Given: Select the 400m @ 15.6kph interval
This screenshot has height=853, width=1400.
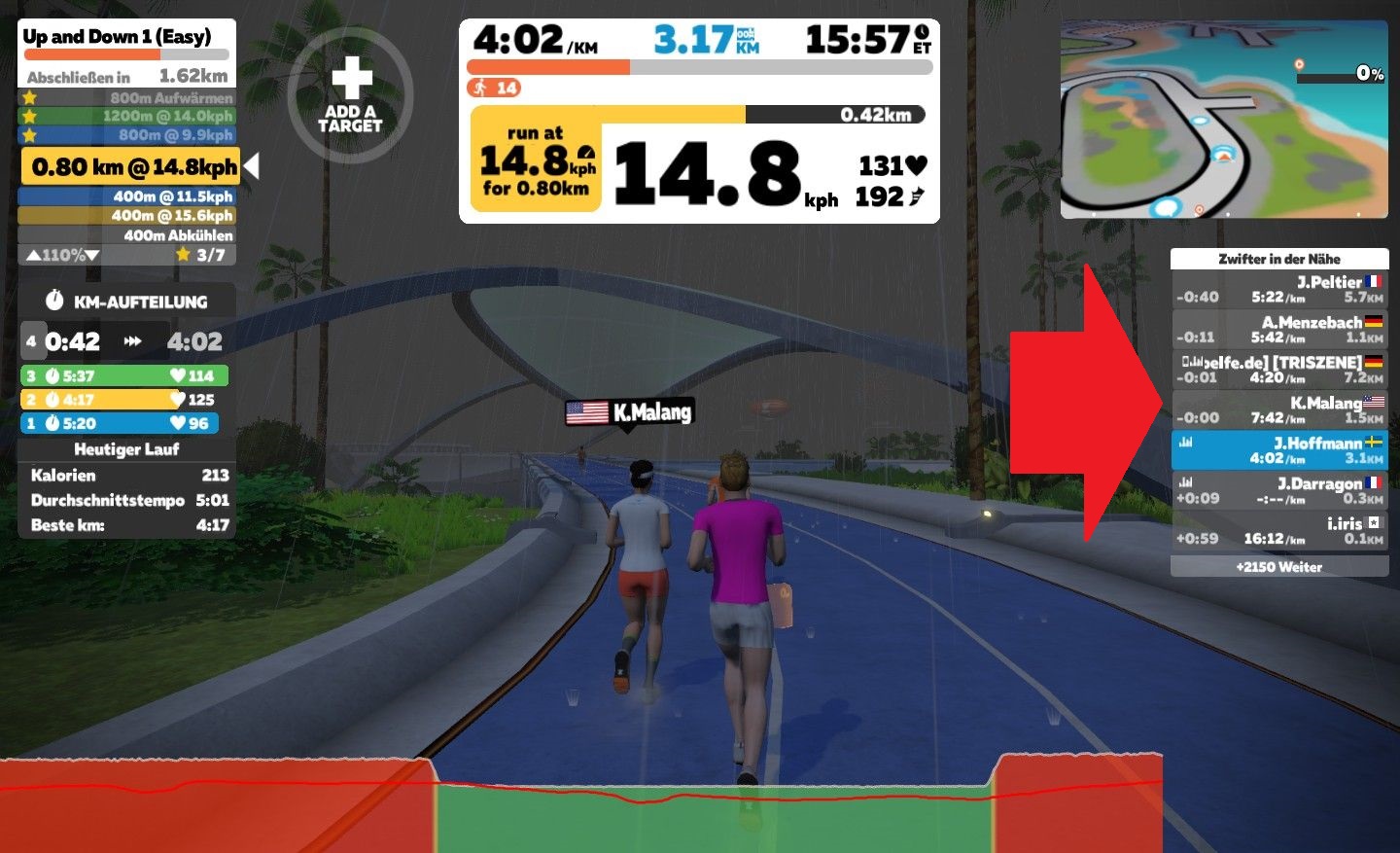Looking at the screenshot, I should pos(127,216).
